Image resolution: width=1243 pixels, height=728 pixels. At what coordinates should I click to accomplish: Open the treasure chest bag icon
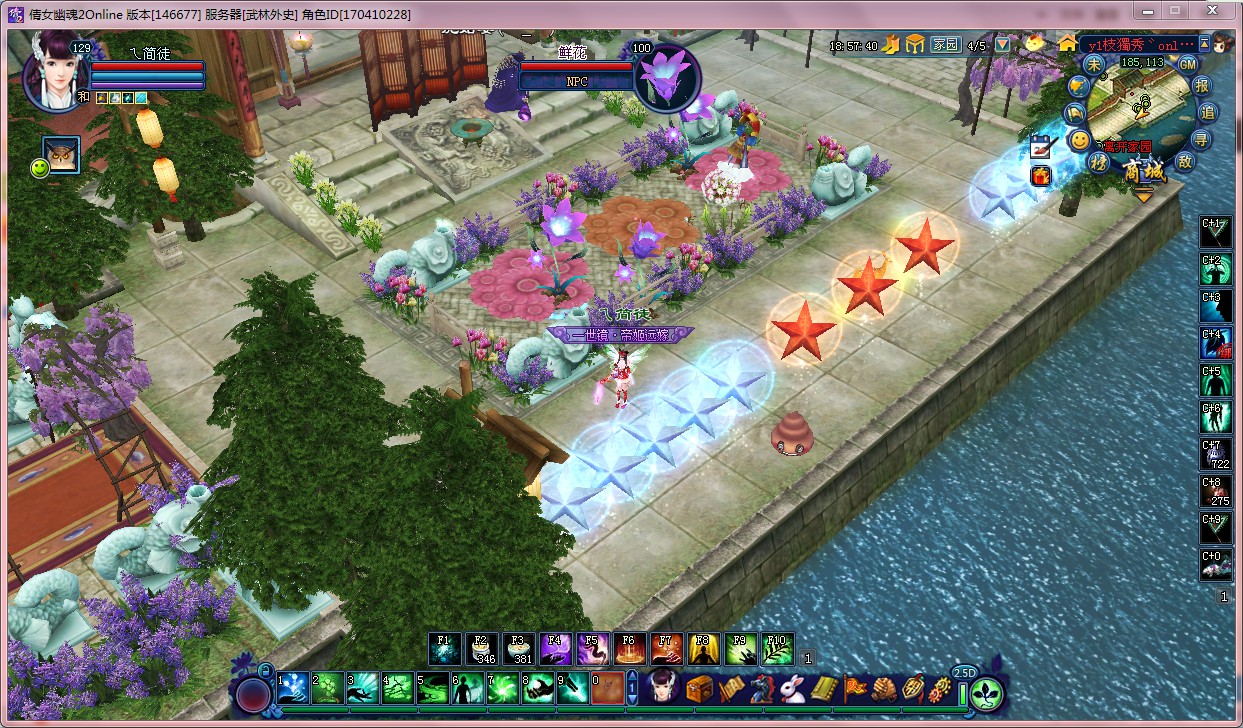pos(699,689)
